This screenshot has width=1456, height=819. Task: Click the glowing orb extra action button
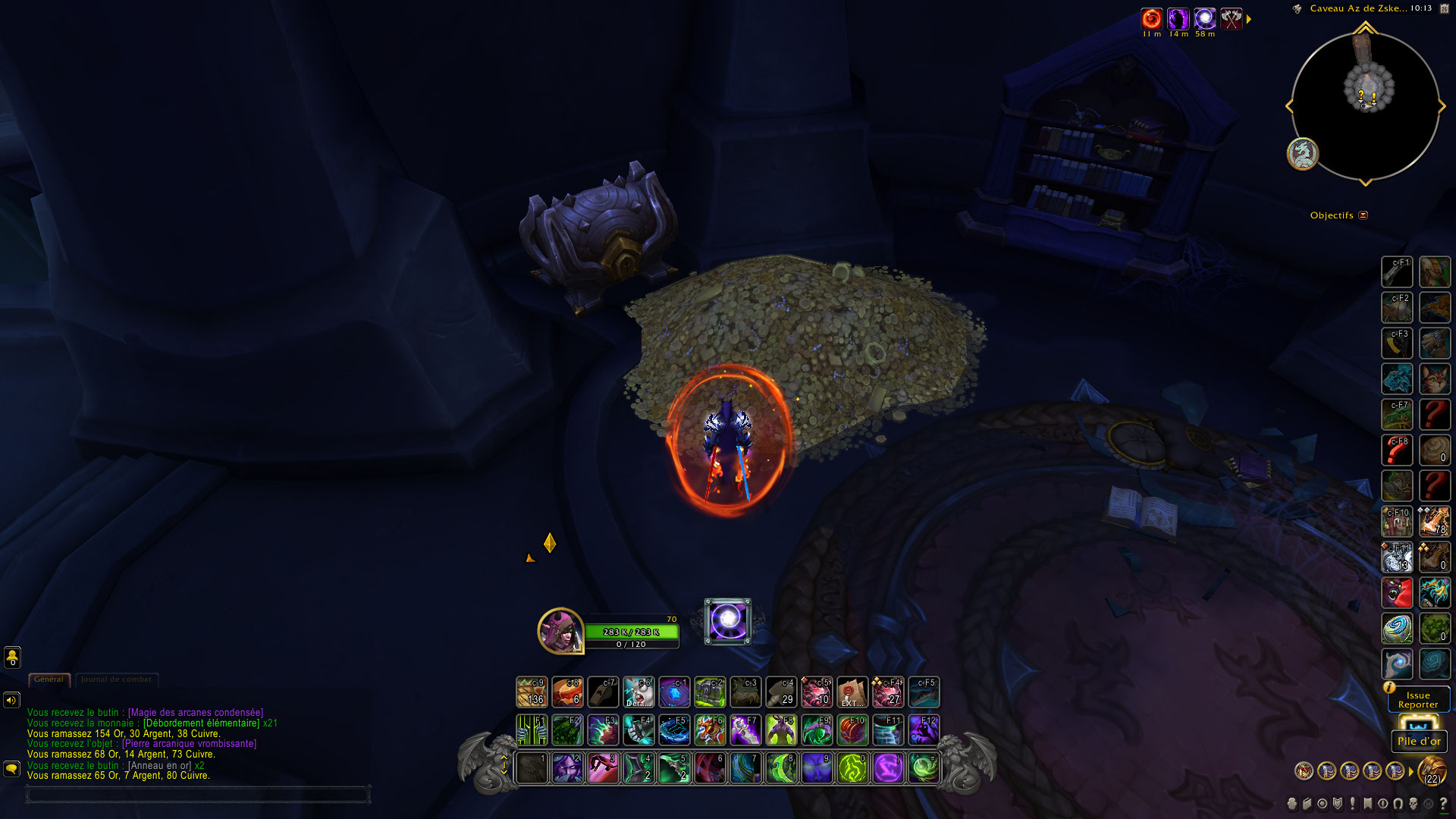(x=728, y=621)
